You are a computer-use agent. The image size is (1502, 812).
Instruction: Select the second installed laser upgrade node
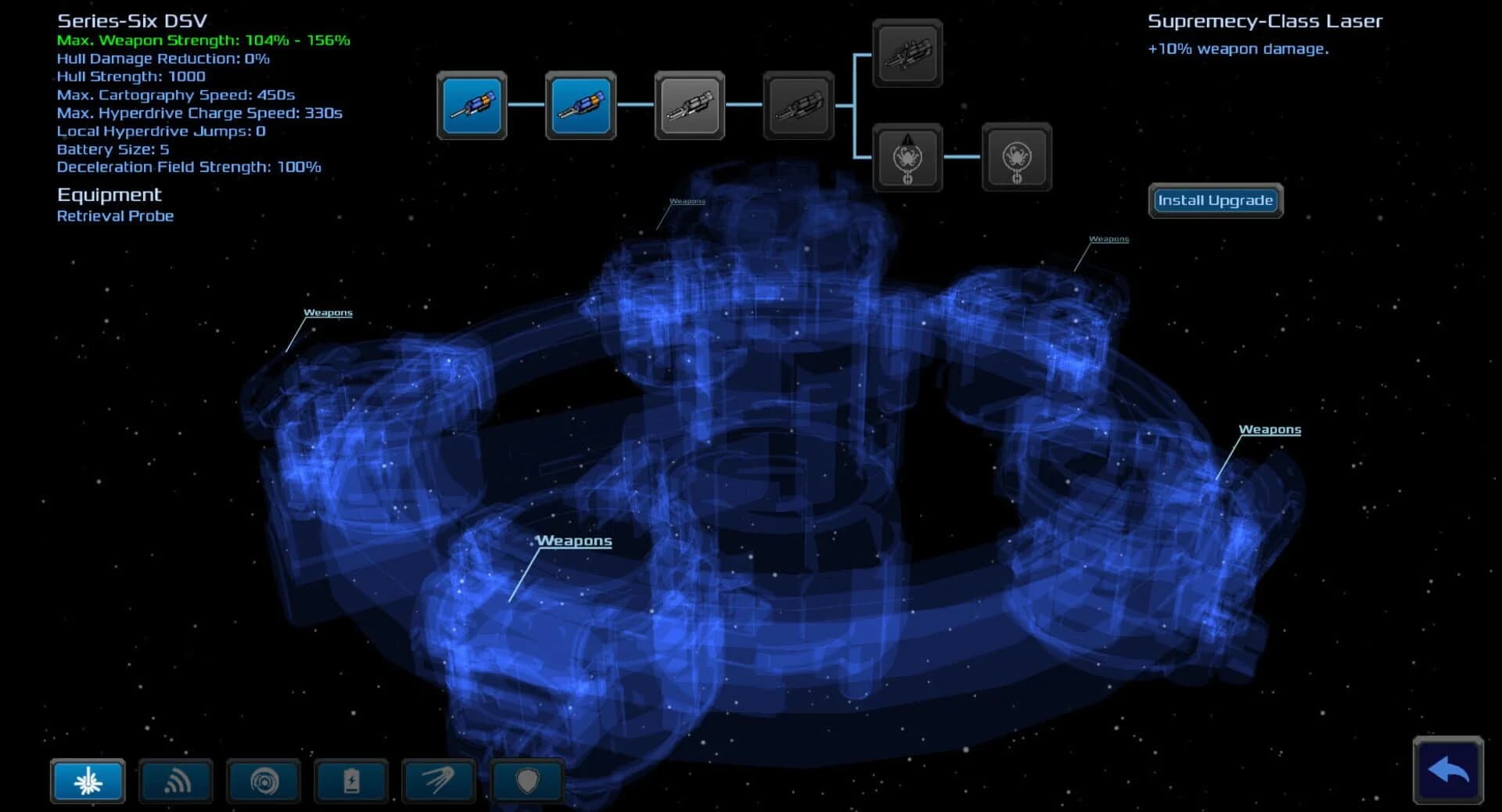click(x=580, y=105)
